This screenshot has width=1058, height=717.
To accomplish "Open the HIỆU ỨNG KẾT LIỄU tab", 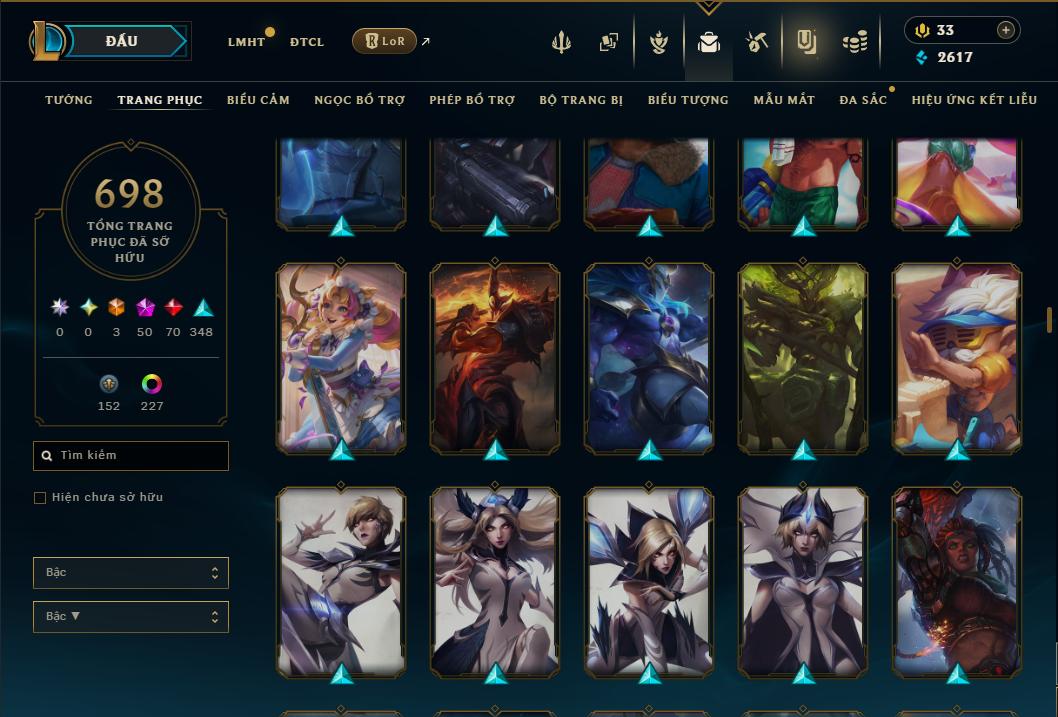I will tap(974, 100).
